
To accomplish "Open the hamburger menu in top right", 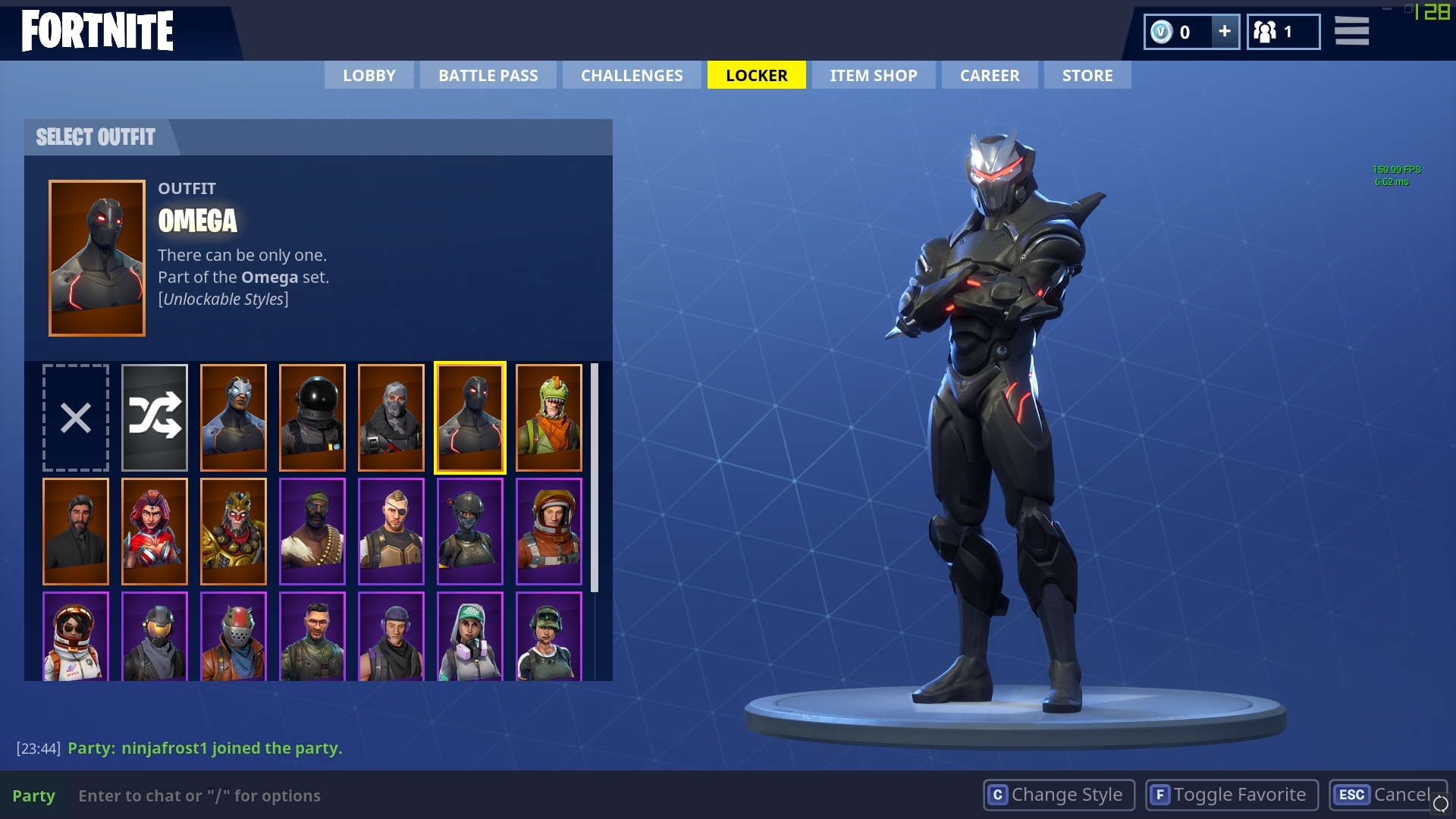I will 1351,32.
